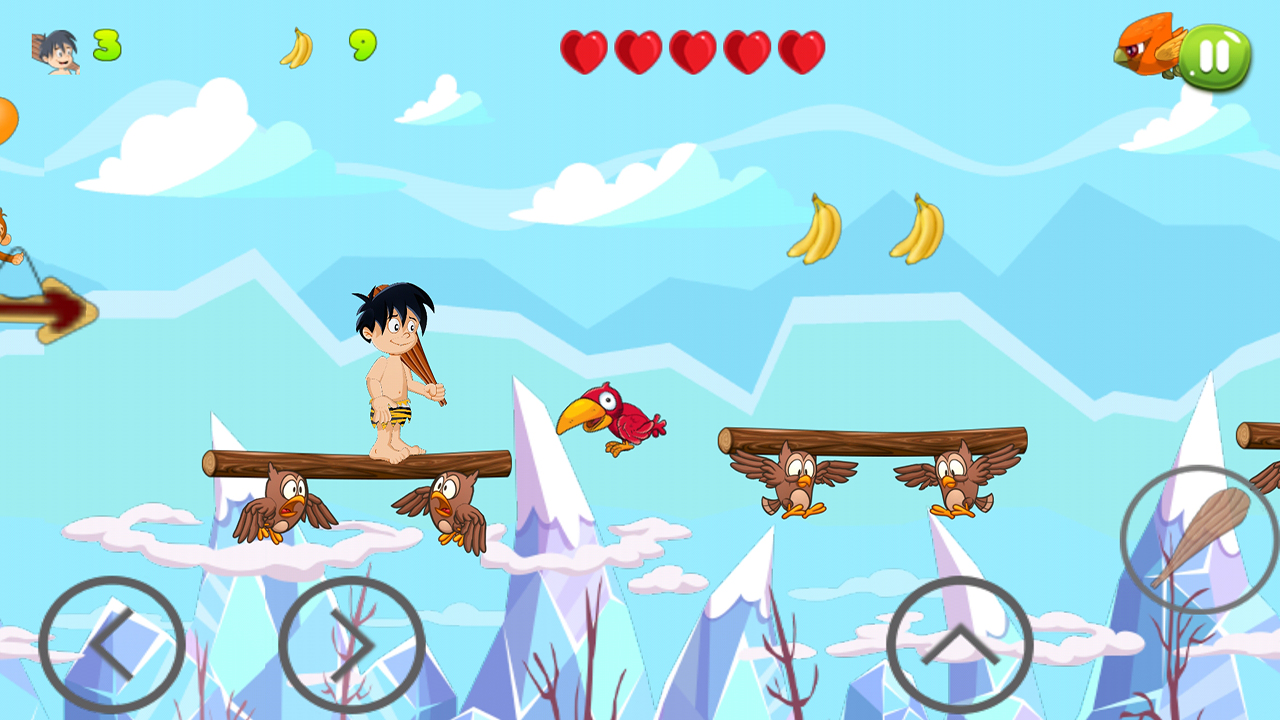Tap the pause button in the top-right corner

(x=1215, y=57)
